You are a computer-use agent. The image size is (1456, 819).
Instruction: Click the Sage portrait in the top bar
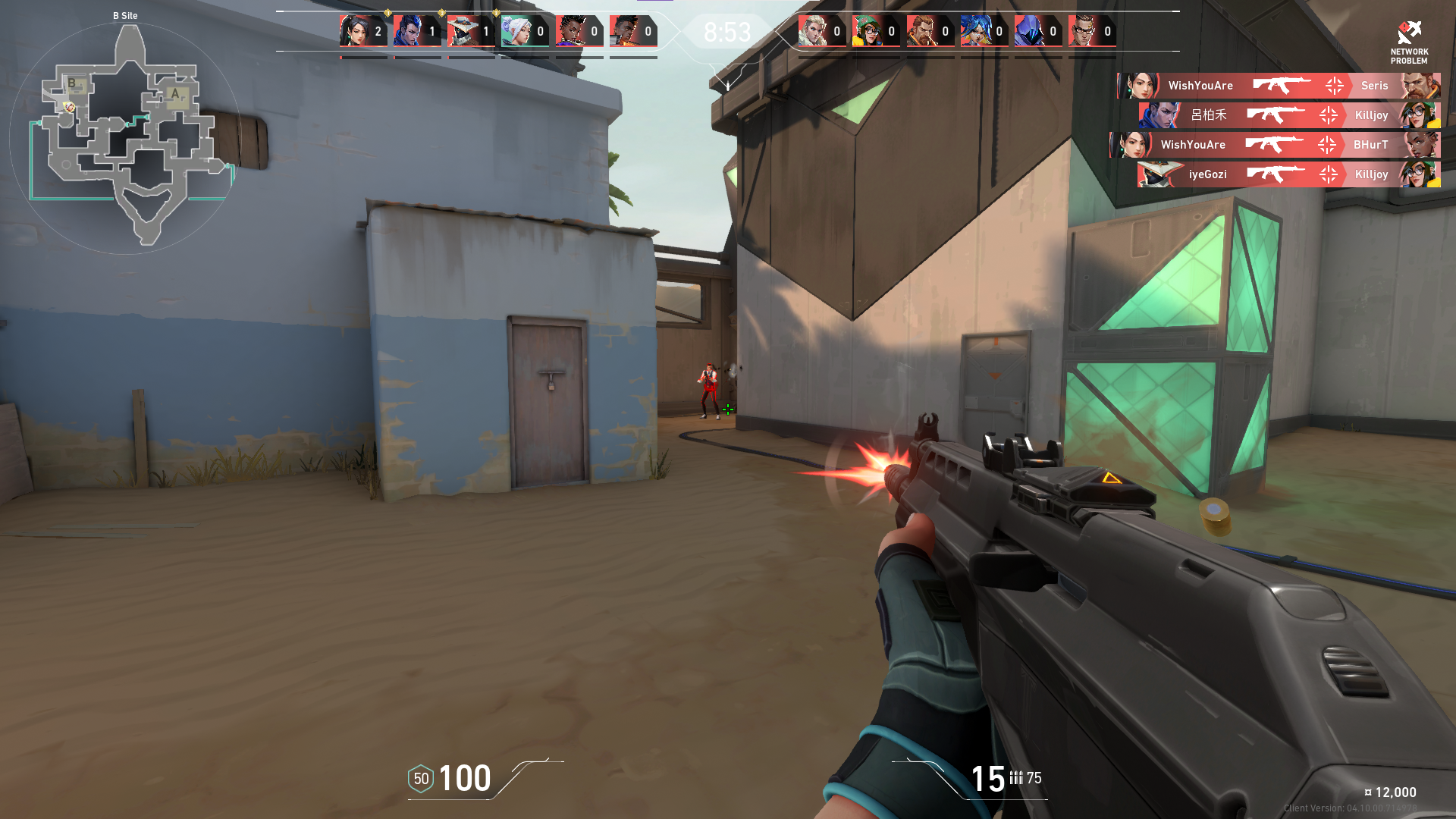pos(354,32)
